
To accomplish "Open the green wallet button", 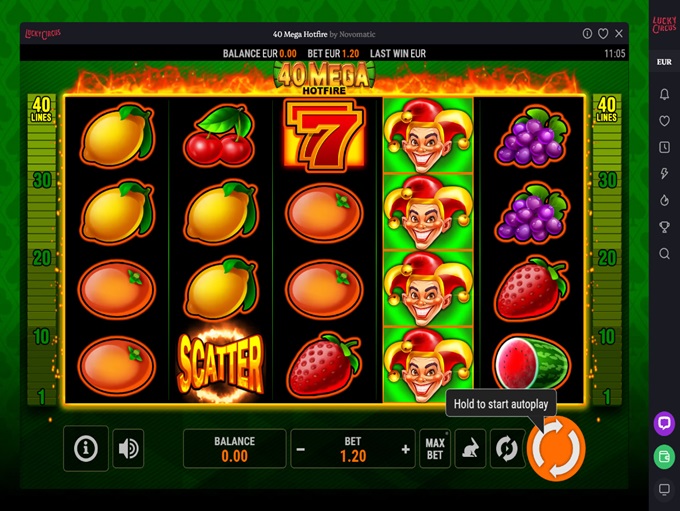I will point(664,456).
